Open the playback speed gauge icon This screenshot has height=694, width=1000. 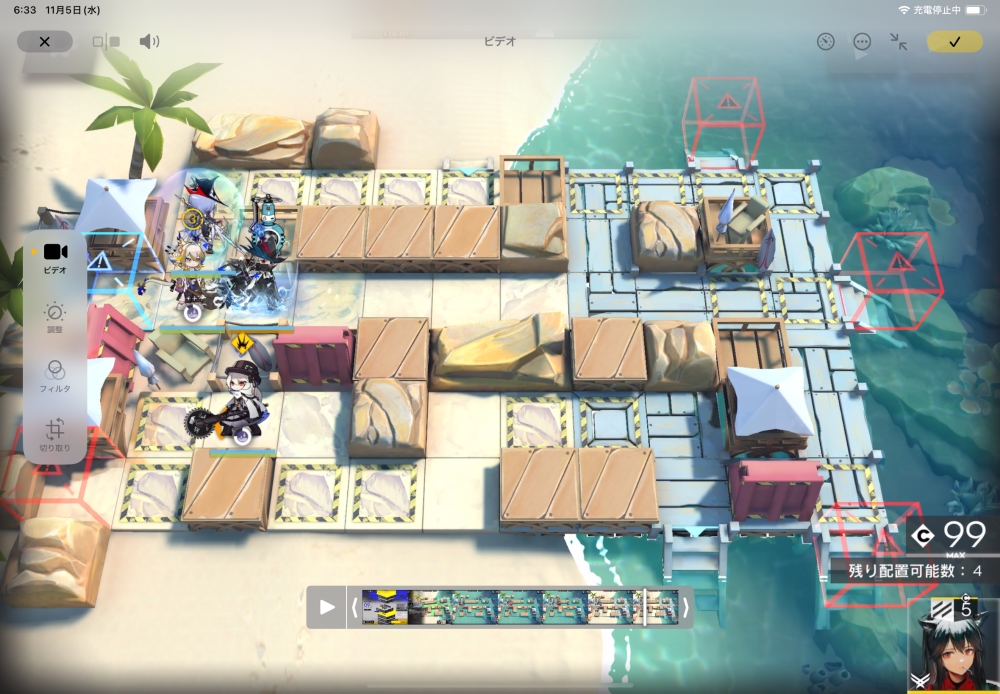[x=825, y=41]
